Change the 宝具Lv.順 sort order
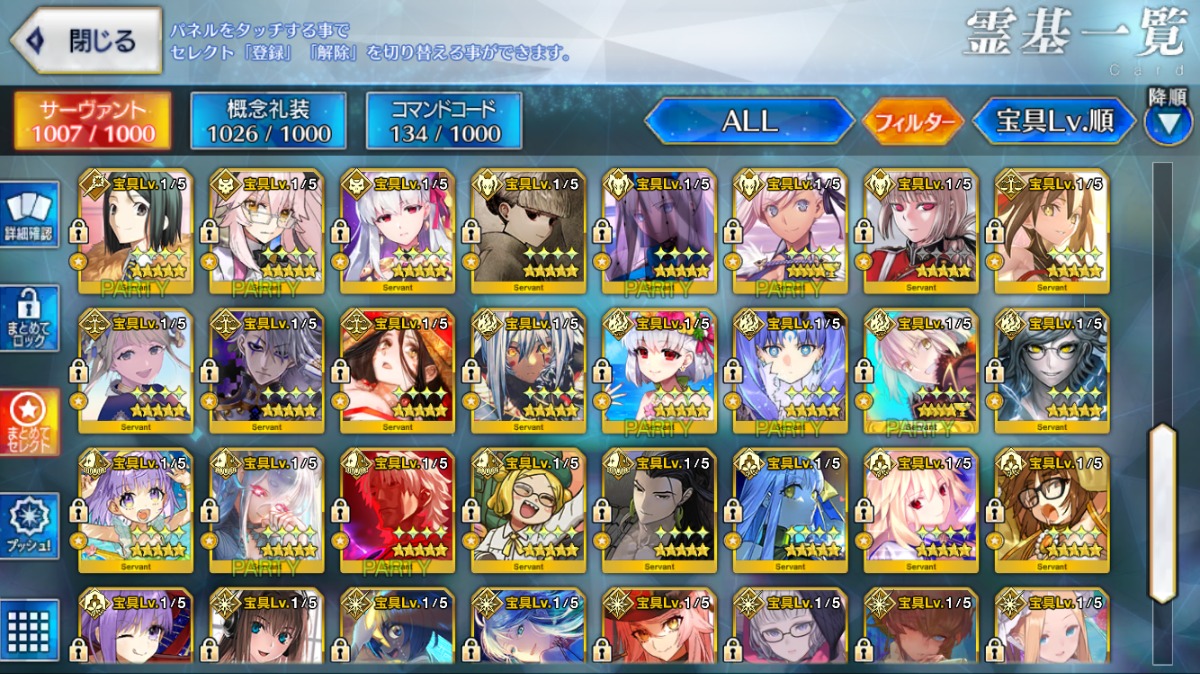 (1054, 122)
